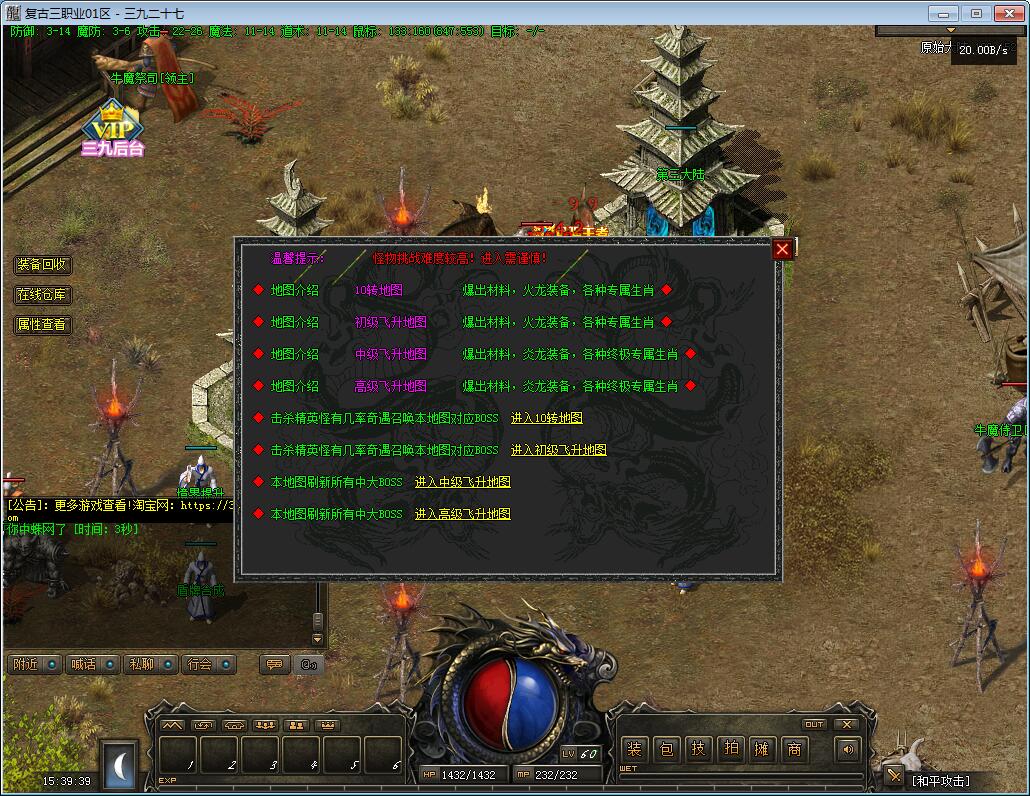Open 装备回收 equipment recycle
Screen dimensions: 1030x796
coord(43,265)
